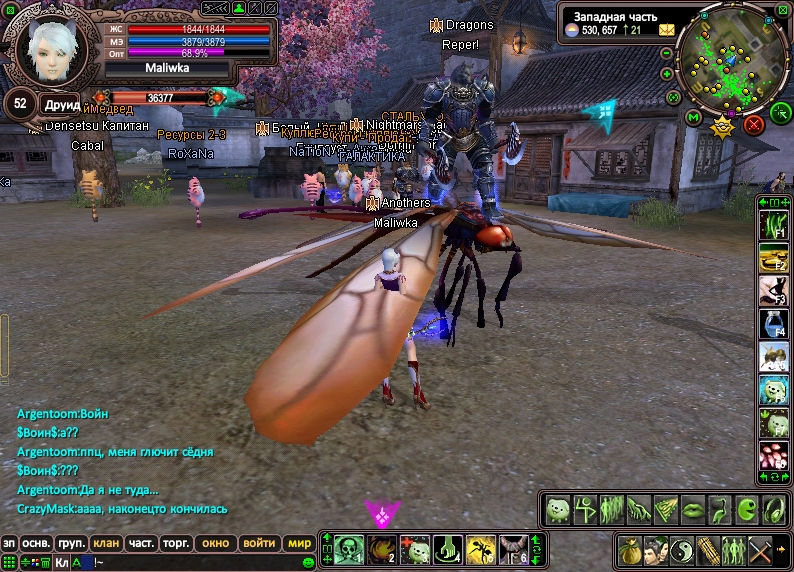Use the blue potion in the F4 slot

coord(773,322)
